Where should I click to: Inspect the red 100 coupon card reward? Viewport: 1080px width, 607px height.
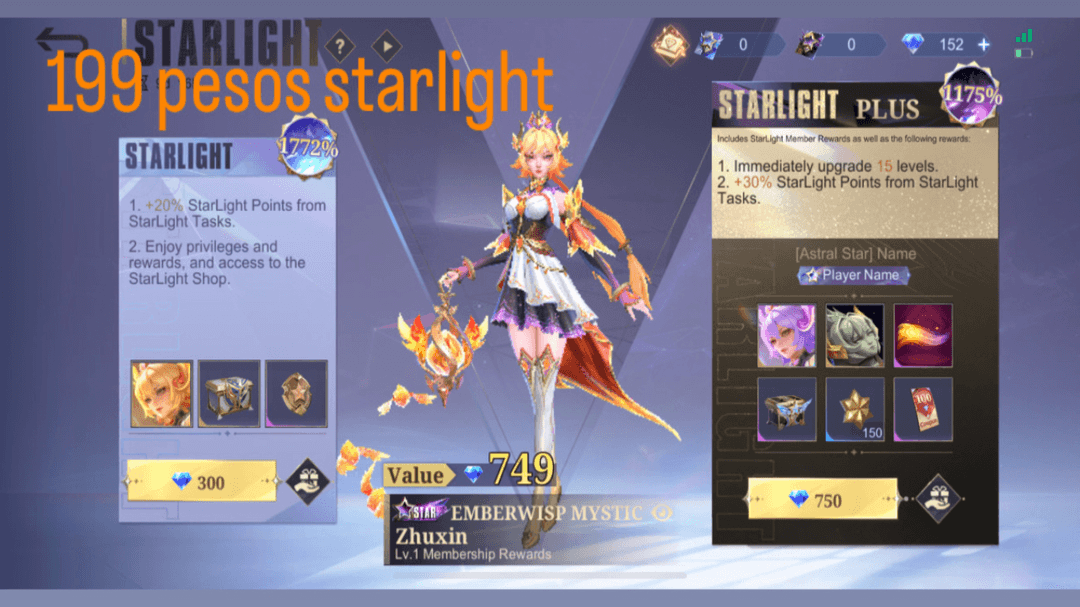[x=922, y=409]
